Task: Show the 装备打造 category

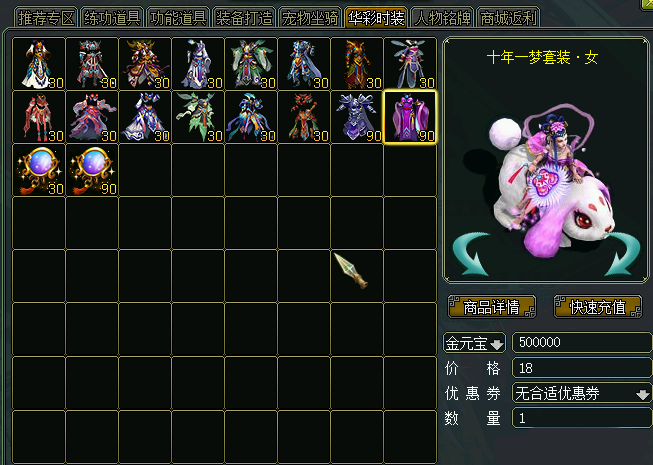Action: click(x=244, y=18)
